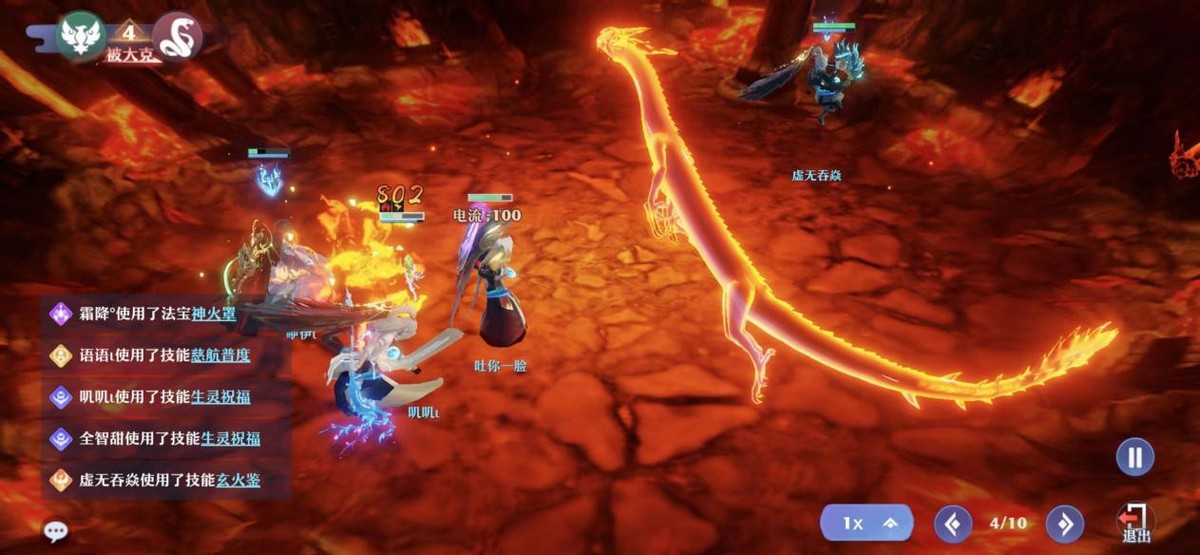1200x555 pixels.
Task: Show the 玄火鉴 skill details
Action: click(x=239, y=480)
